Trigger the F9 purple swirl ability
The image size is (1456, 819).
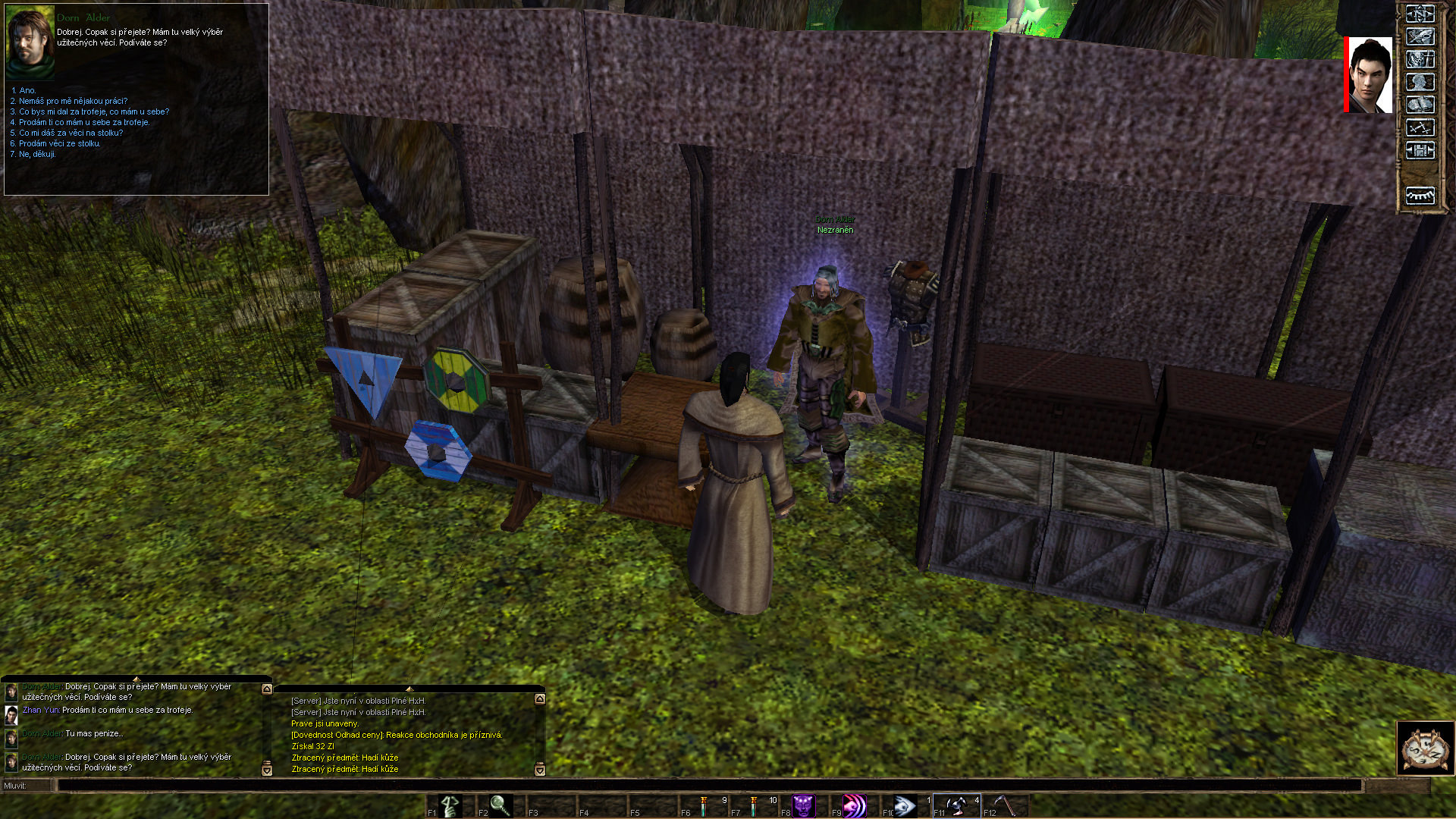[855, 805]
